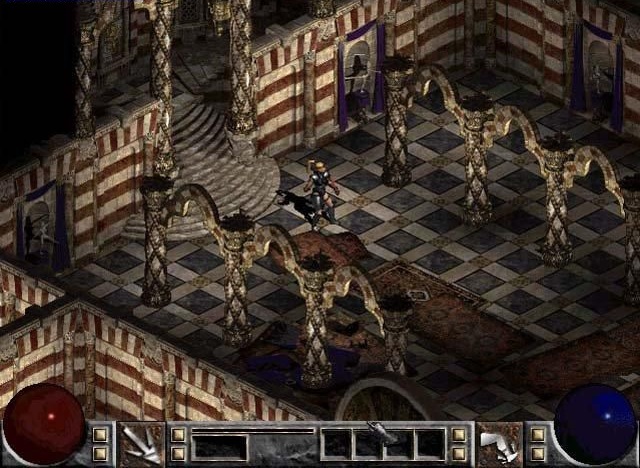Open the right-hand skill icon beside the mana orb
The image size is (640, 468).
tap(499, 443)
